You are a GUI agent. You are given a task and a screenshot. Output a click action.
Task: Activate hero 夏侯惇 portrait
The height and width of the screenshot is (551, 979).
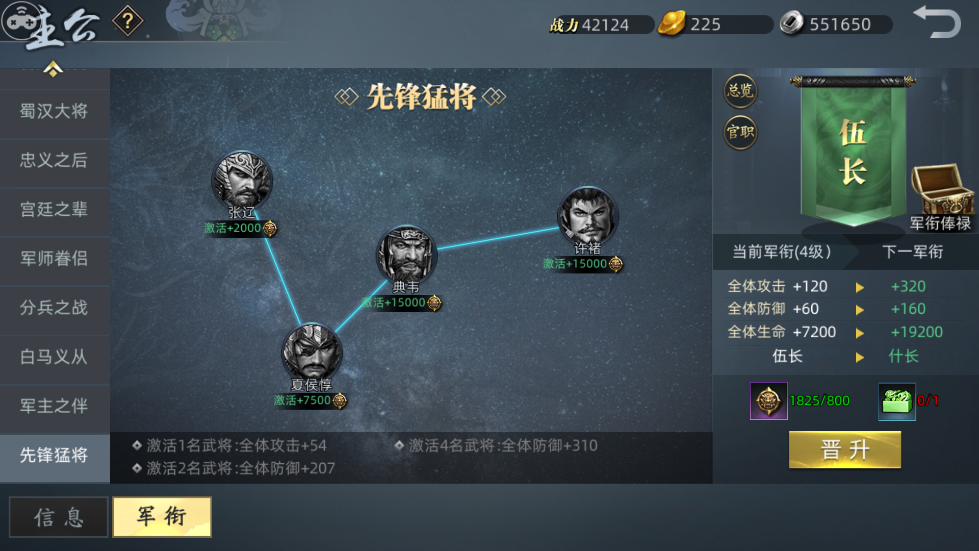coord(311,352)
